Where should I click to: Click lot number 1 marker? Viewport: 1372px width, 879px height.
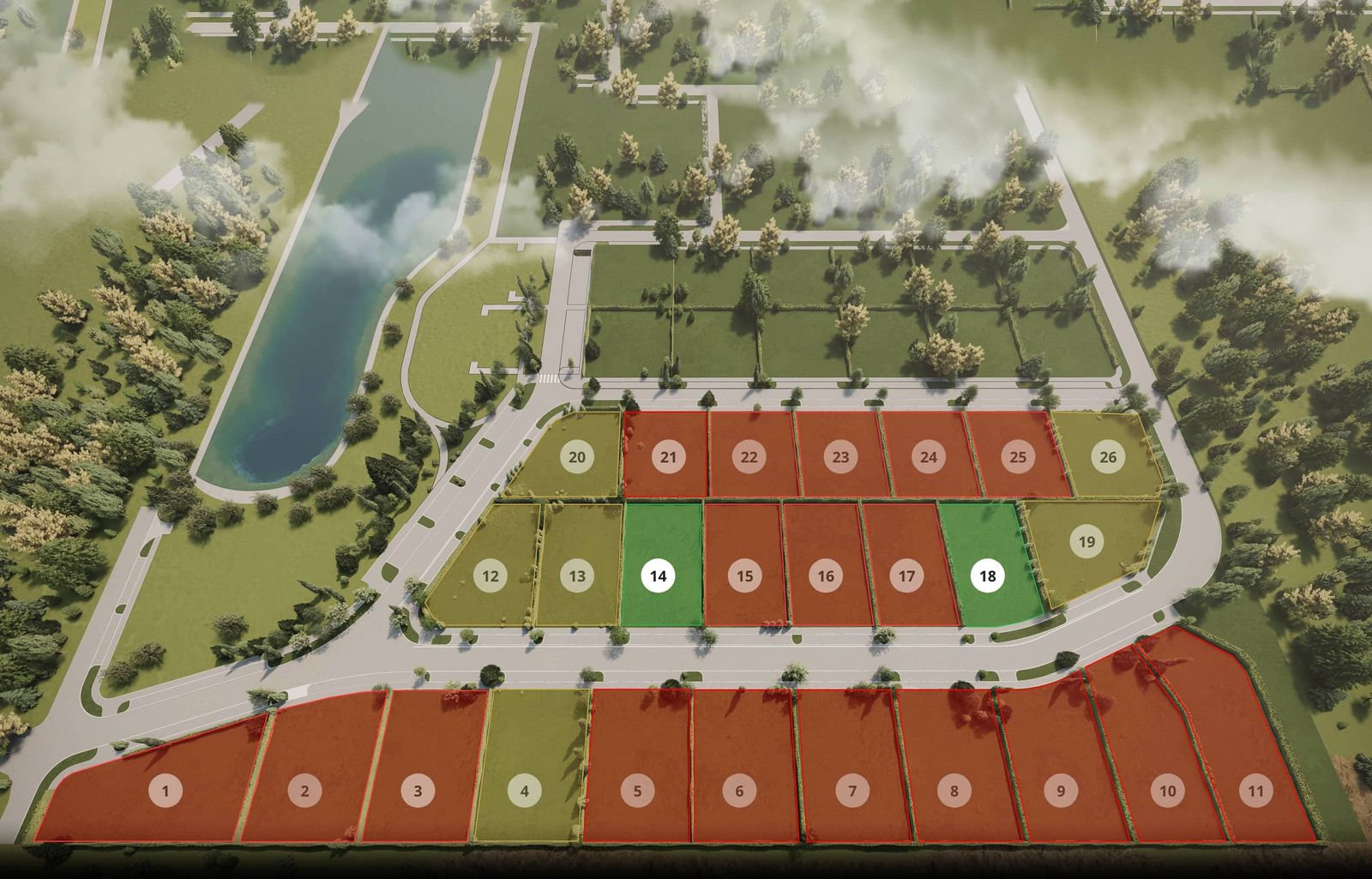coord(165,791)
